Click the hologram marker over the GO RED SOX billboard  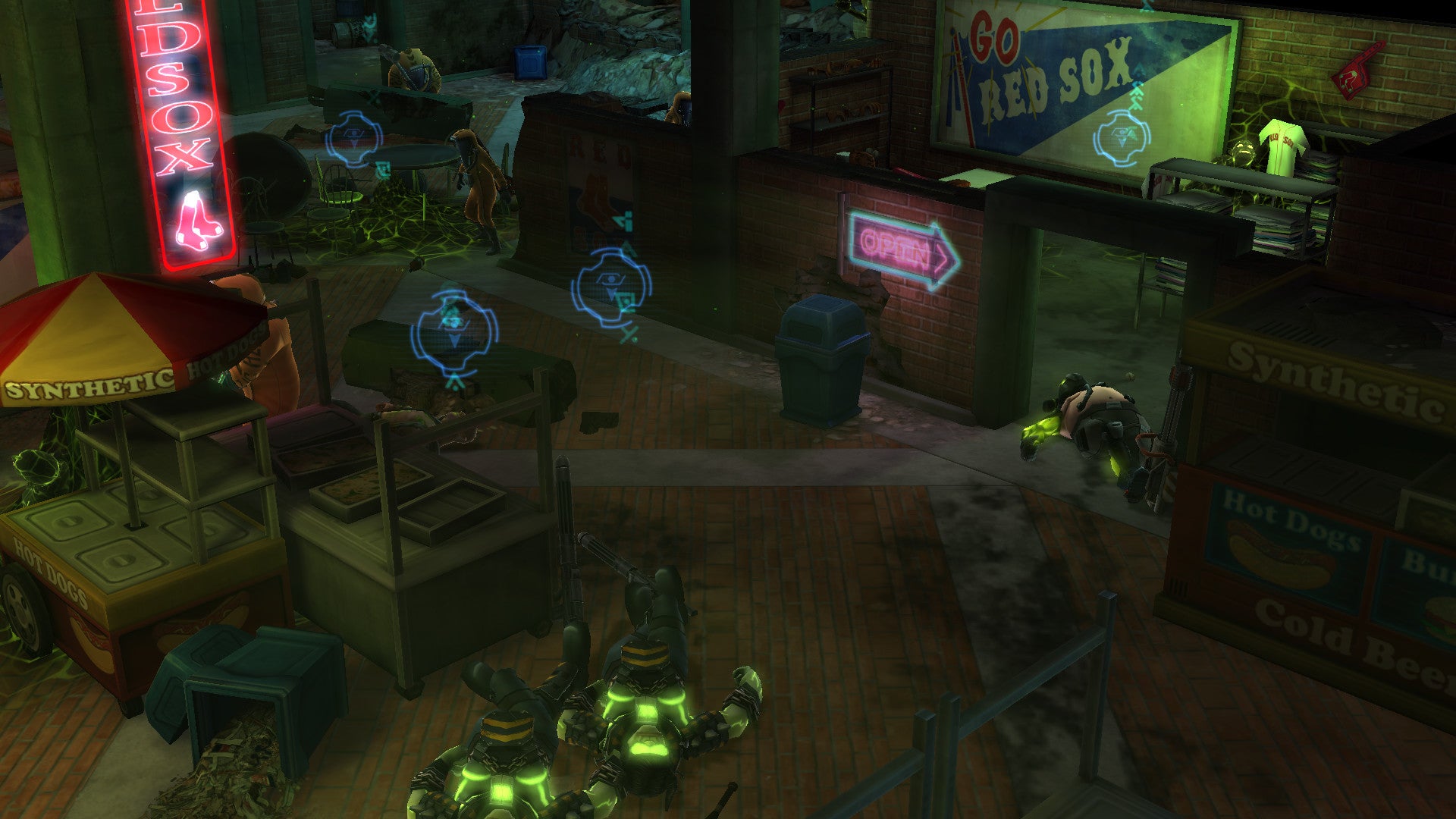click(x=1121, y=135)
